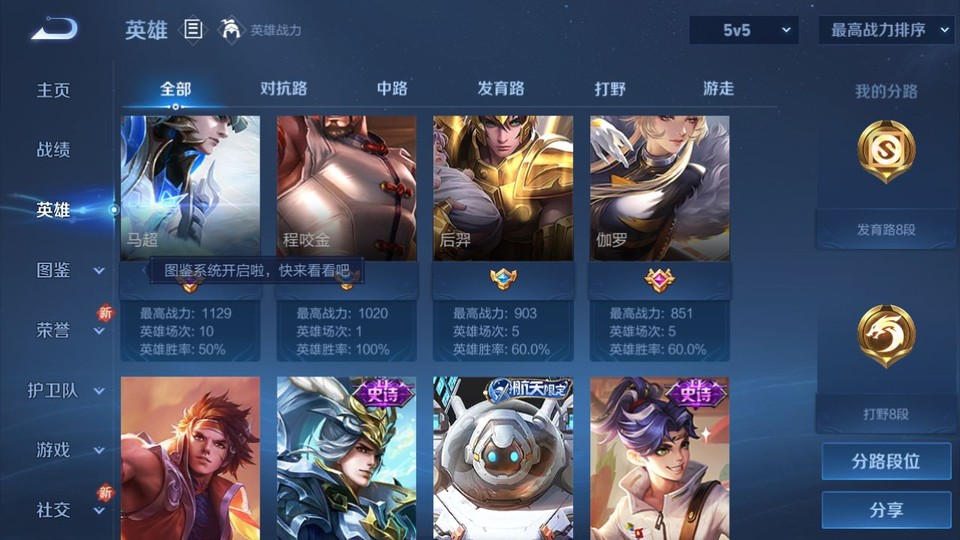Expand the 游戏 game menu
This screenshot has width=960, height=540.
coord(68,450)
